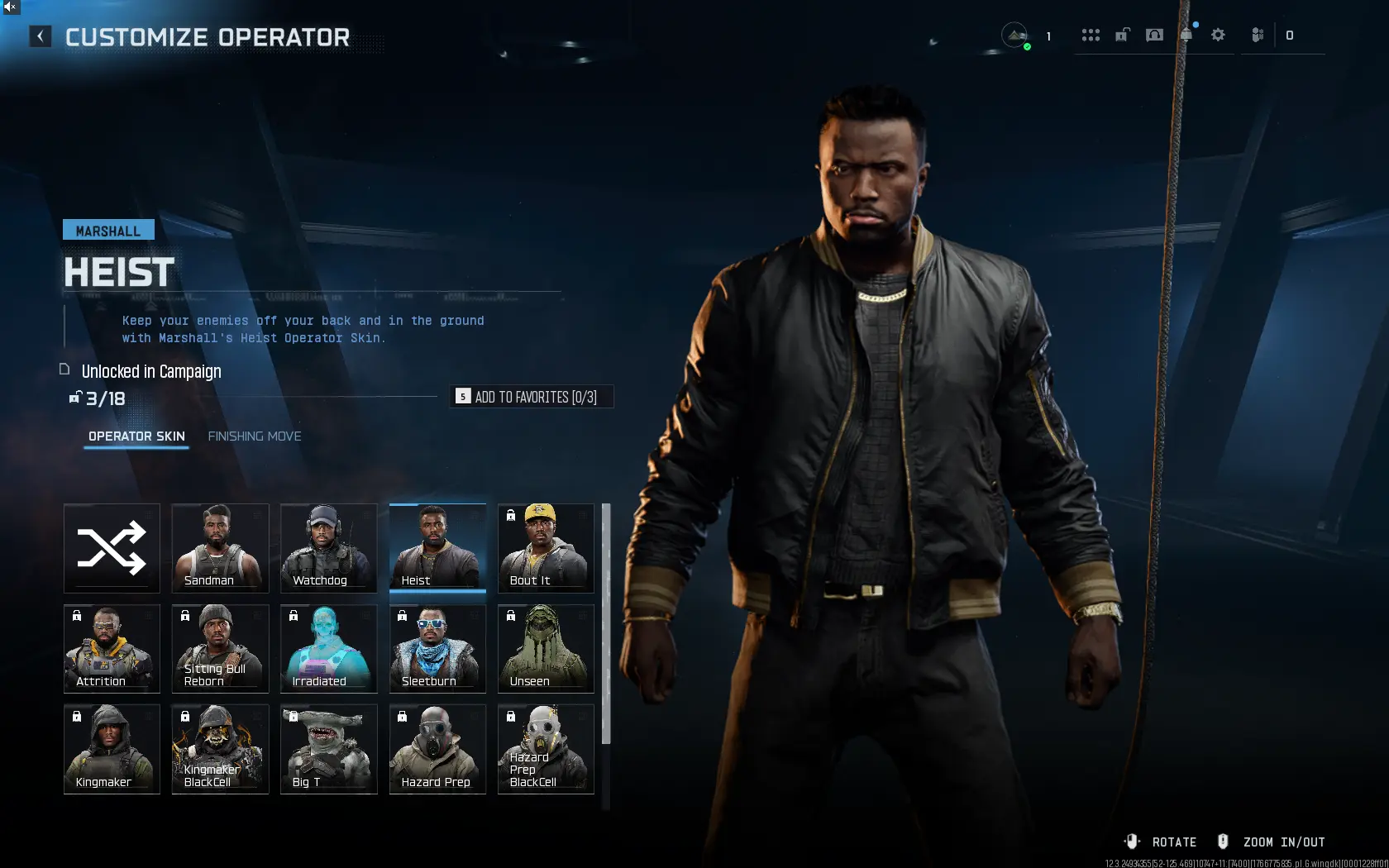This screenshot has height=868, width=1389.
Task: Open the friends/social panel icon
Action: tap(1258, 35)
